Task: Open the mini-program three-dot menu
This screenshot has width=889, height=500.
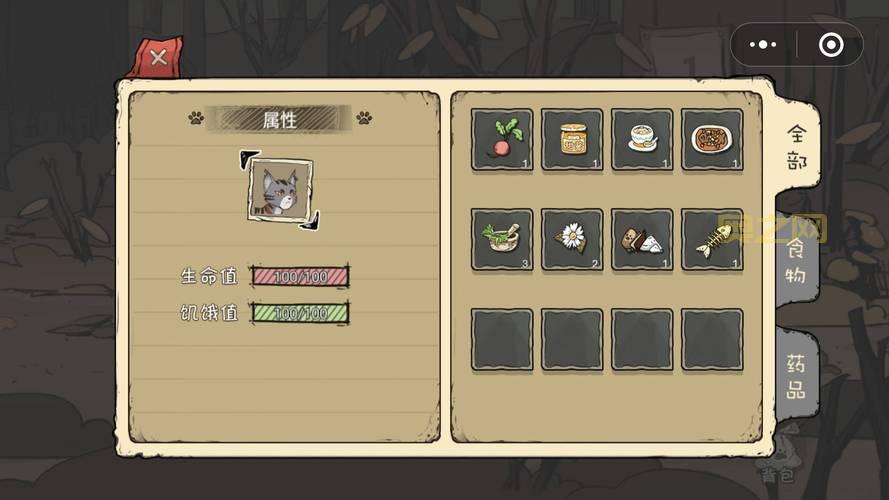Action: coord(763,44)
